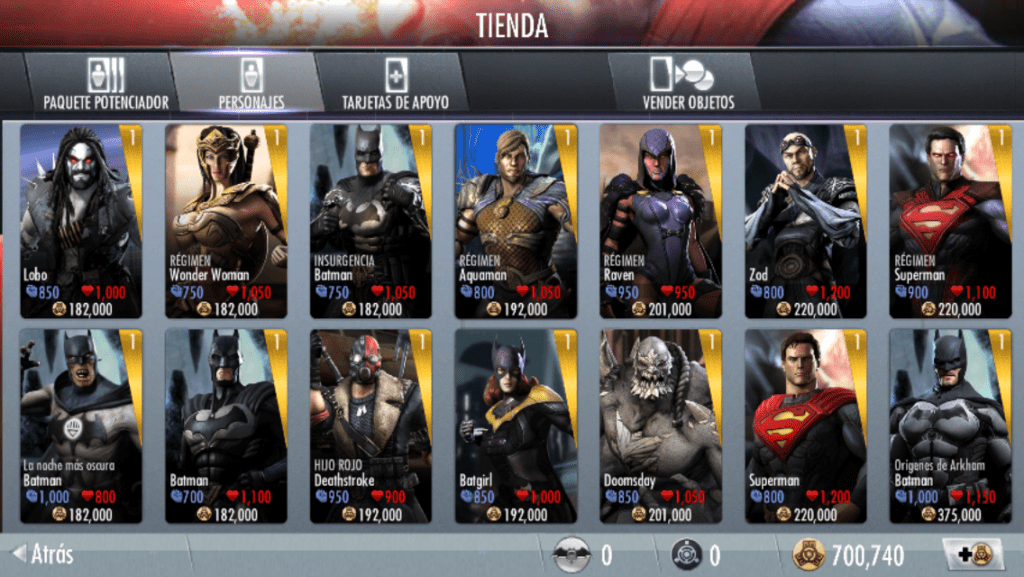The width and height of the screenshot is (1024, 577).
Task: Choose the Régimen Superman card
Action: click(950, 221)
